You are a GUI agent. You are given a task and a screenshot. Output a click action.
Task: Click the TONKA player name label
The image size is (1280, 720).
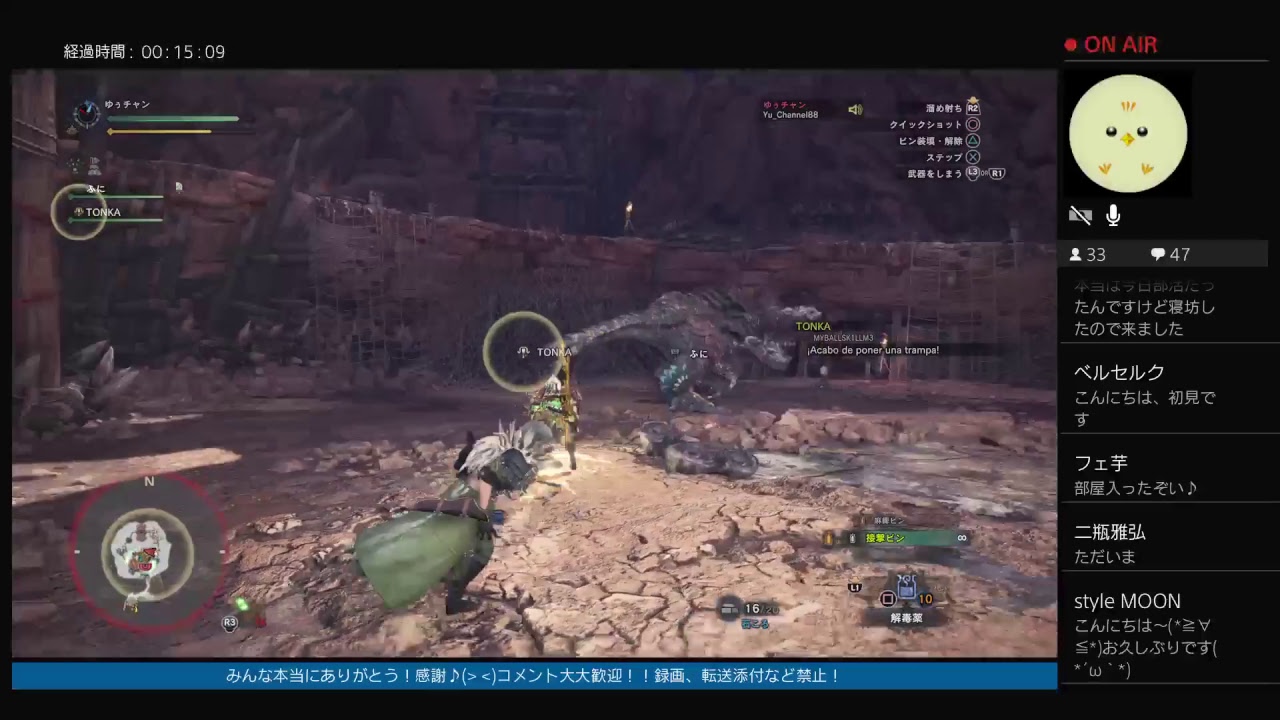812,326
